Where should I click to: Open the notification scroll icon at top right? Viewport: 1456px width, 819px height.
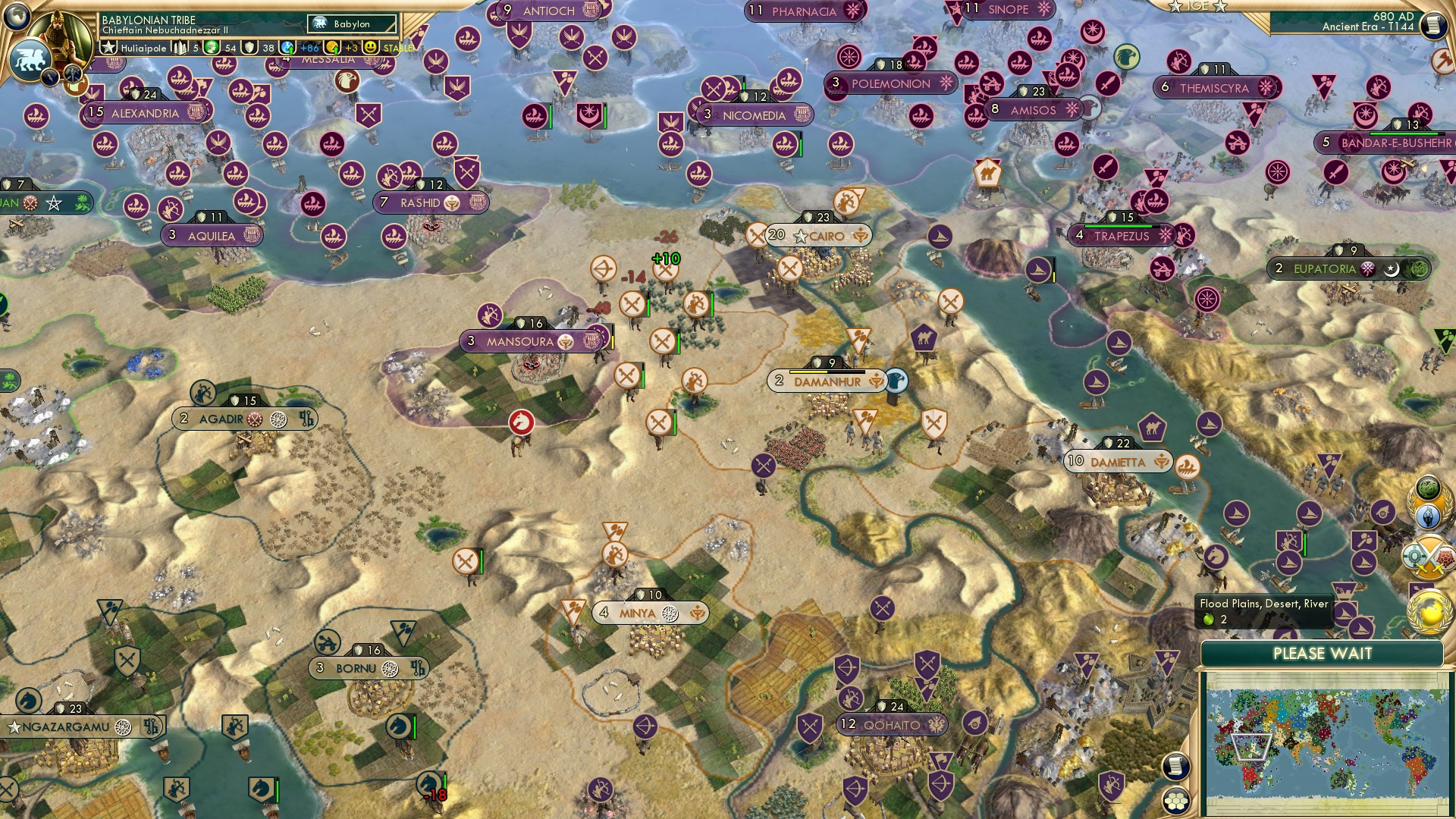pyautogui.click(x=1432, y=24)
